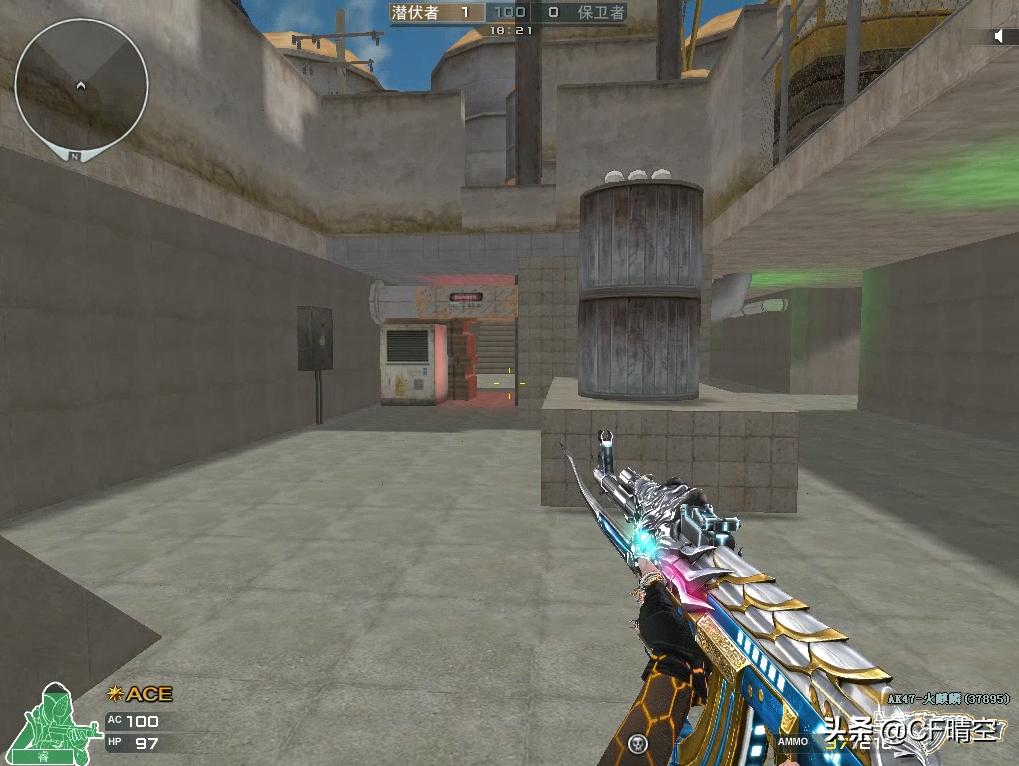Click the skull icon near the ammo display
Image resolution: width=1019 pixels, height=766 pixels.
[x=636, y=743]
